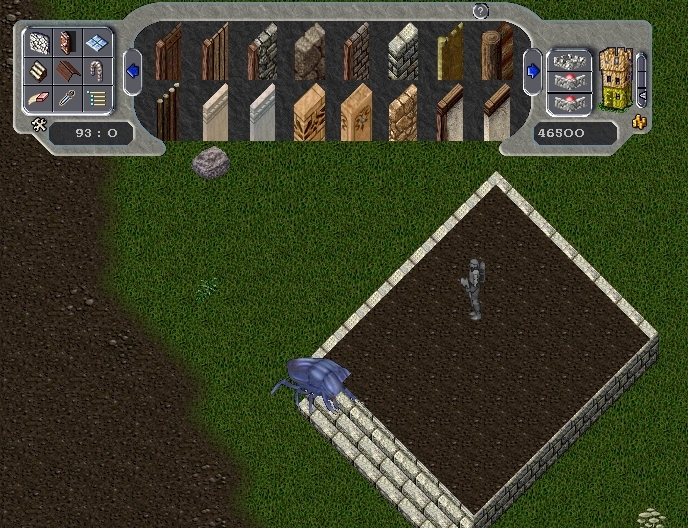Image resolution: width=688 pixels, height=528 pixels.
Task: Activate the eyedropper tool
Action: (68, 98)
